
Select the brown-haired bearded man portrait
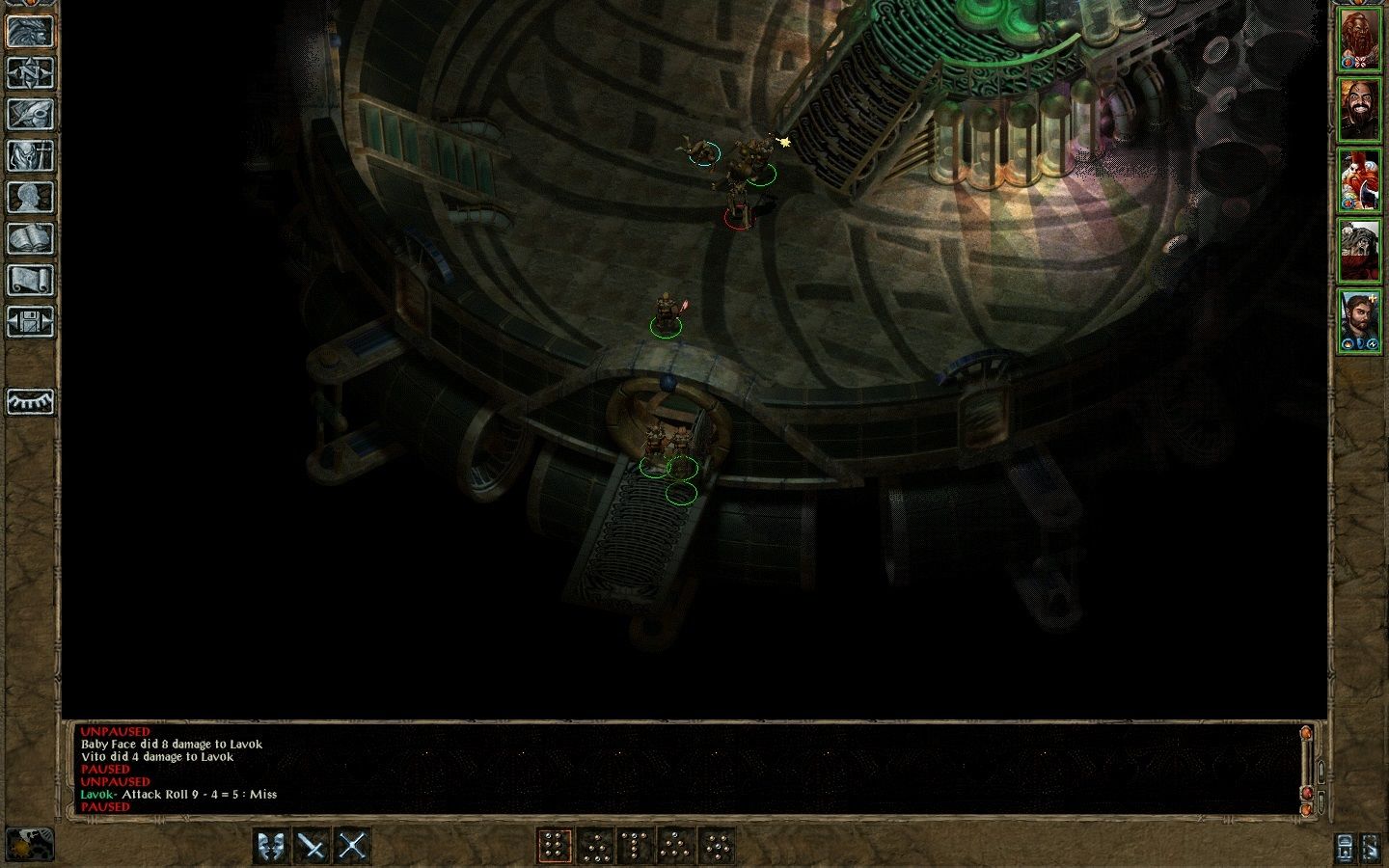[1360, 320]
